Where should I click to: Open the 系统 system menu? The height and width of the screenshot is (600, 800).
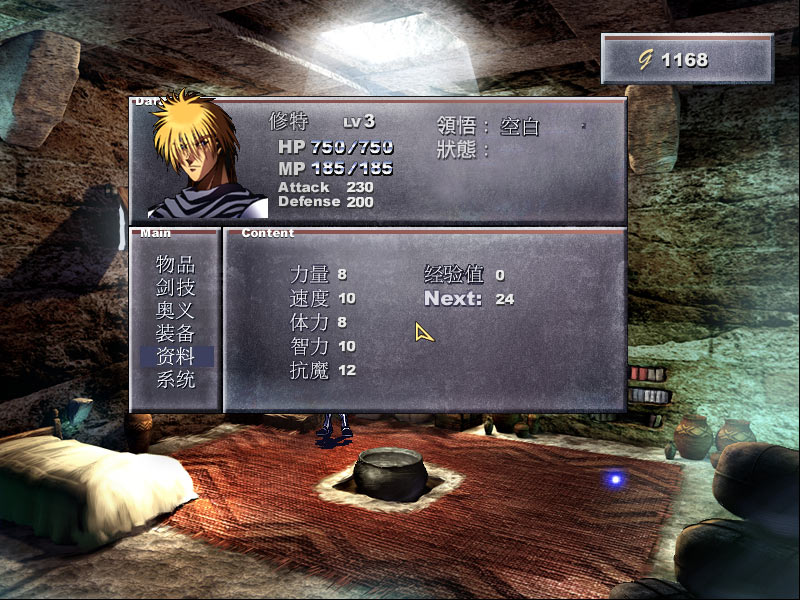[x=175, y=380]
